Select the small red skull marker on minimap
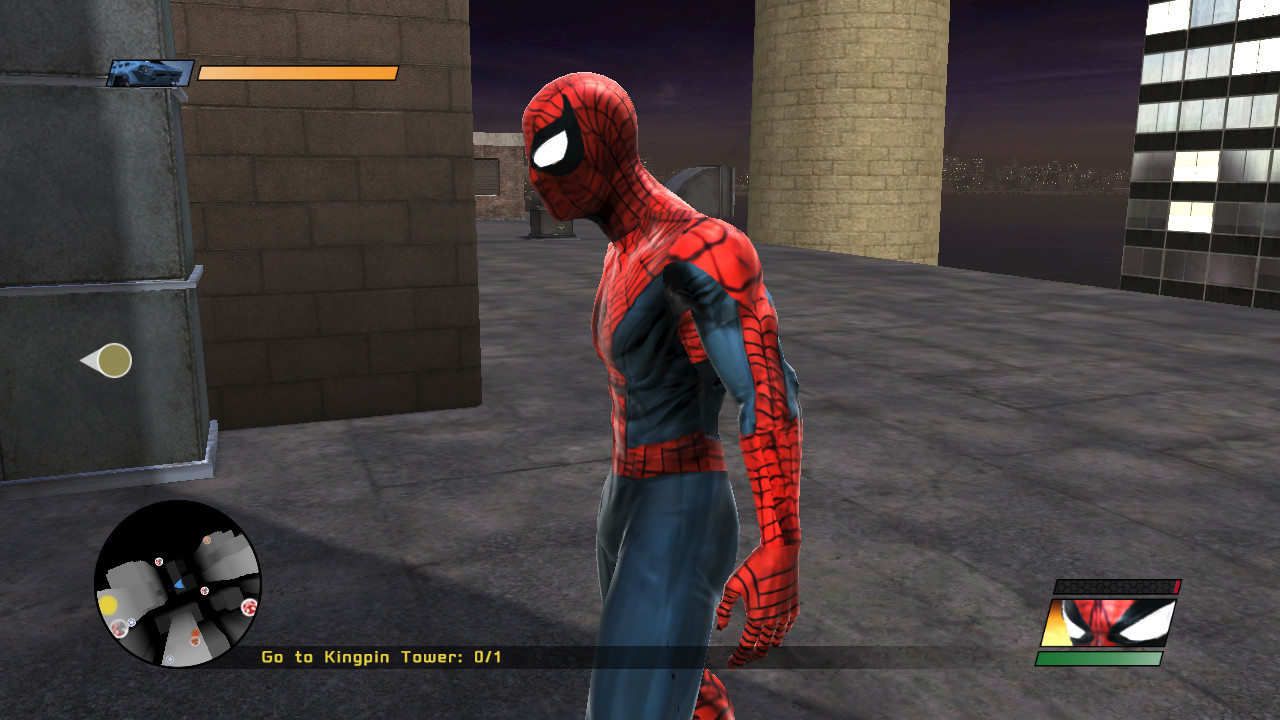 tap(158, 561)
